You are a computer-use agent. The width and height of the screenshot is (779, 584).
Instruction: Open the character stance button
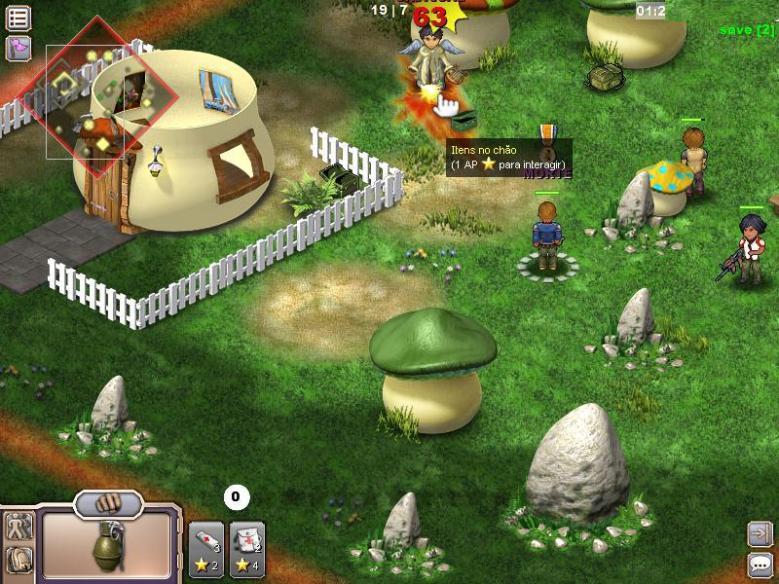[x=18, y=527]
